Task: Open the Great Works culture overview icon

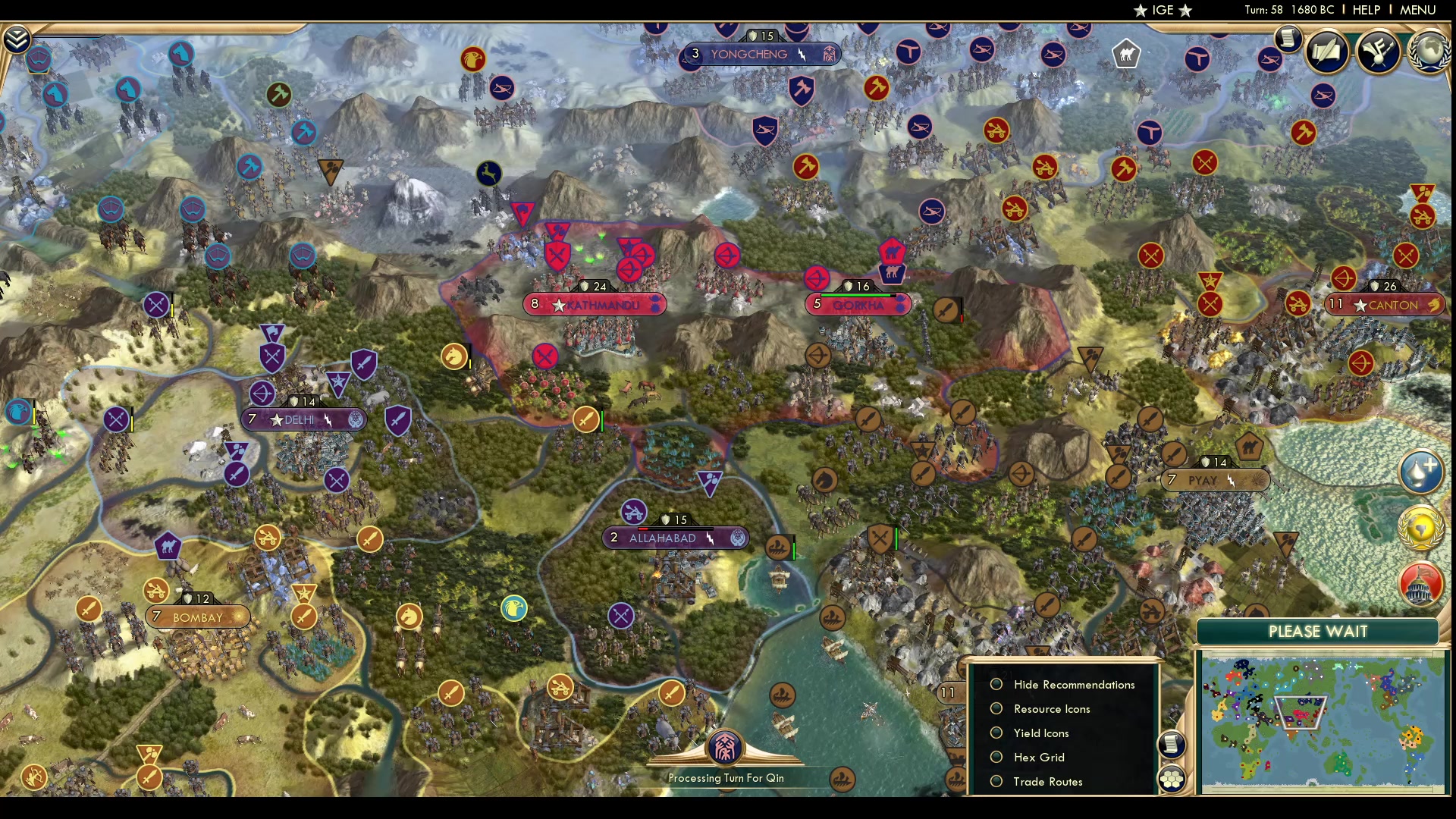Action: point(1378,52)
